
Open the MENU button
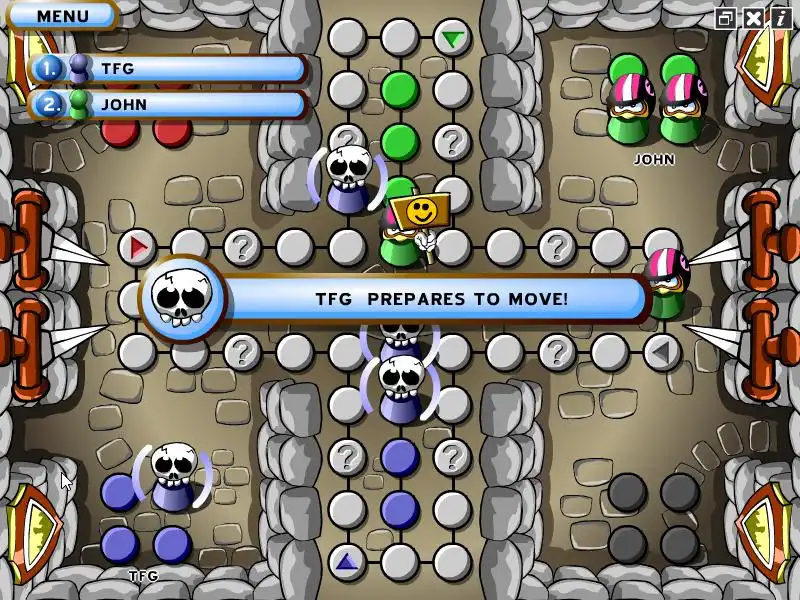coord(62,16)
